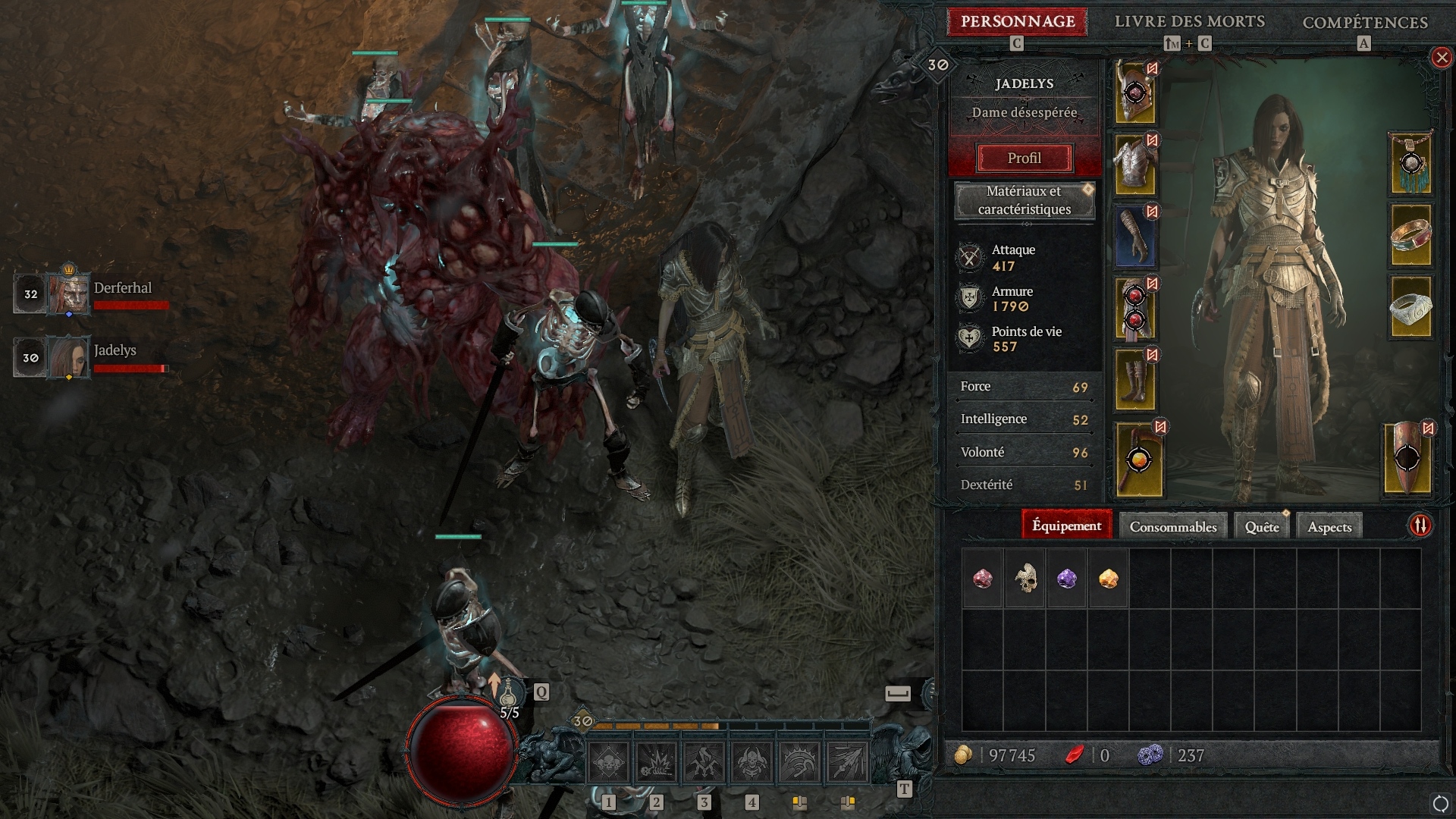Switch to the Compétences tab
1456x819 pixels.
[x=1364, y=23]
